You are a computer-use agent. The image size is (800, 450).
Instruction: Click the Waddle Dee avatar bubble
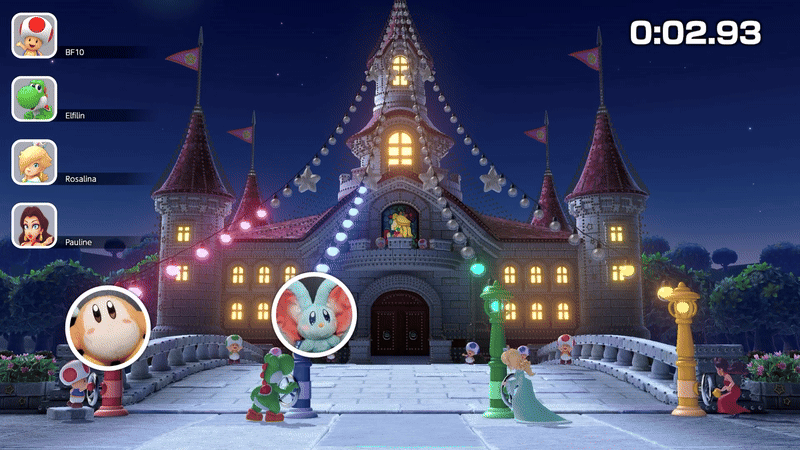(108, 327)
